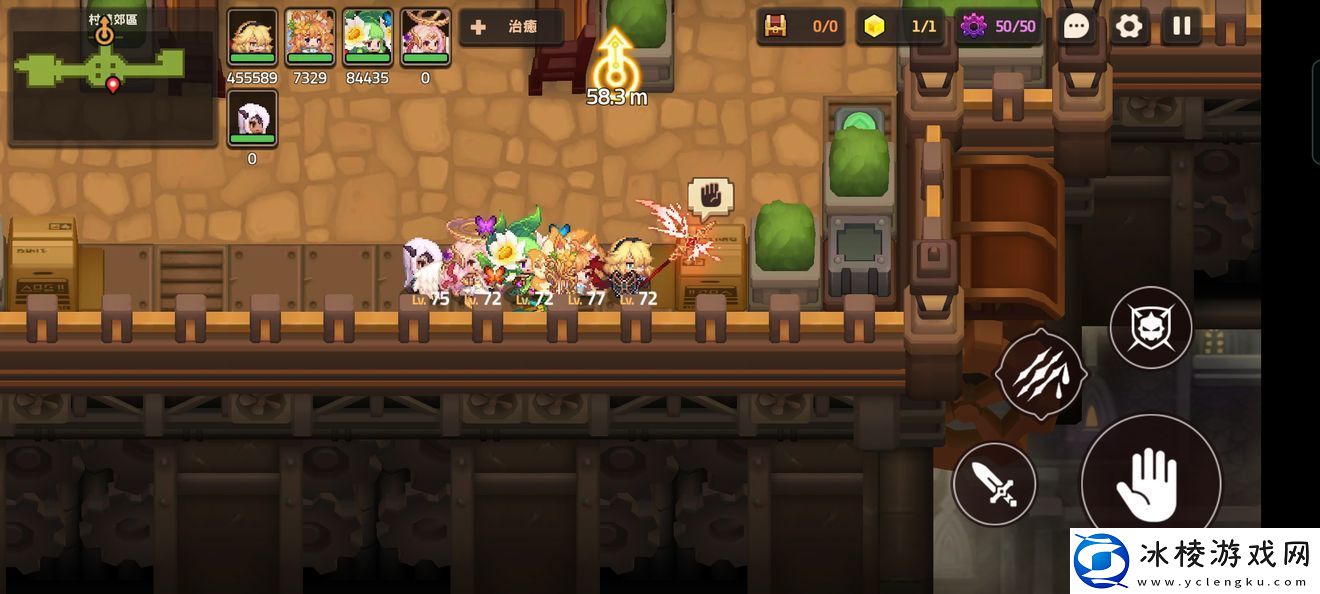Use the sword attack button

[x=994, y=484]
